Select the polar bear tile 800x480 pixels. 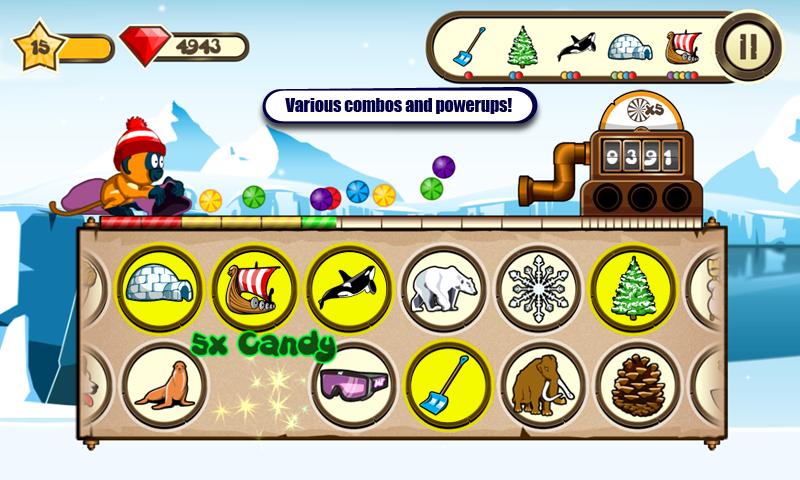(443, 287)
